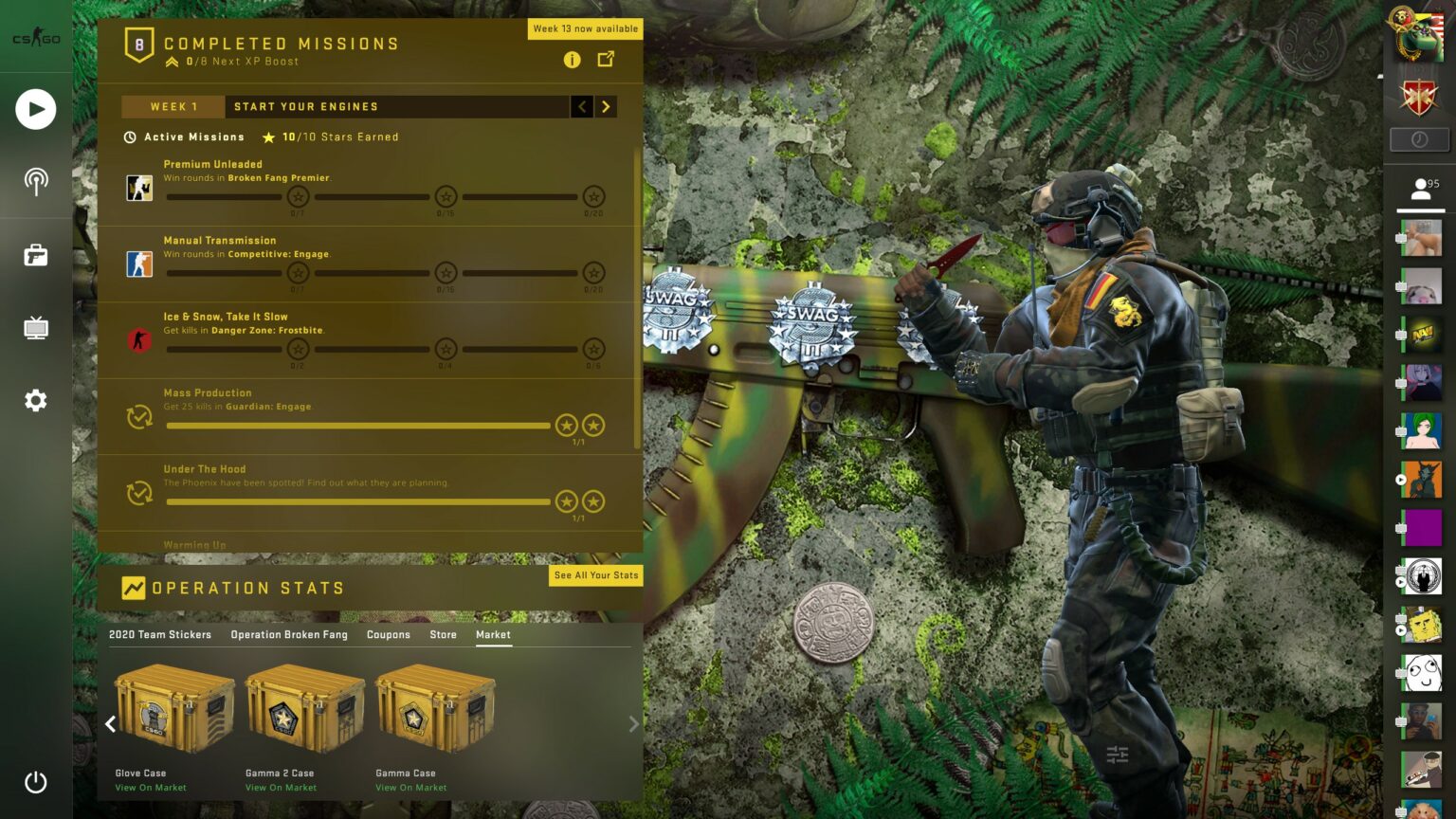Click the Week 13 now available banner
Viewport: 1456px width, 819px height.
pos(584,28)
